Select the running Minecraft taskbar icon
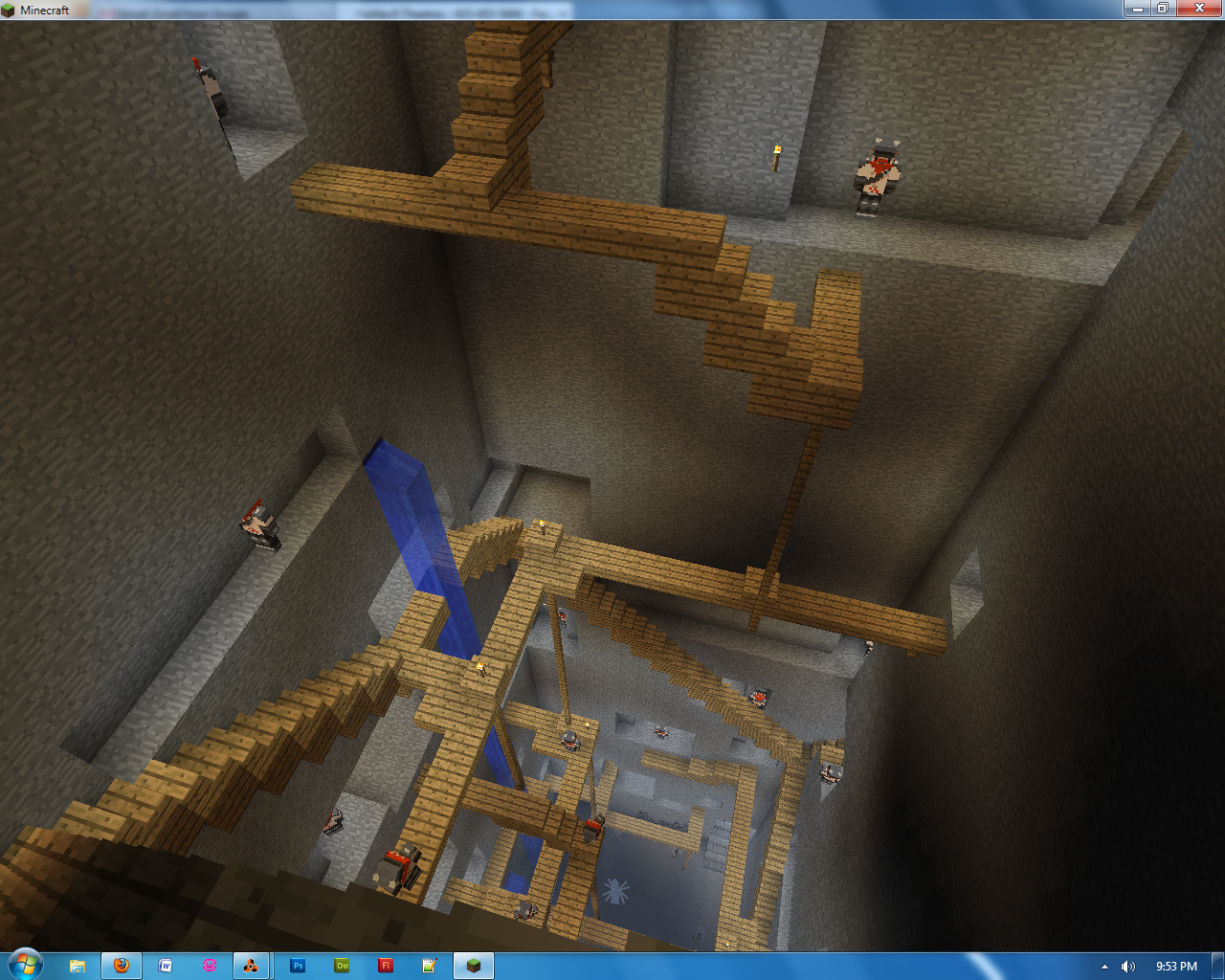 click(473, 966)
